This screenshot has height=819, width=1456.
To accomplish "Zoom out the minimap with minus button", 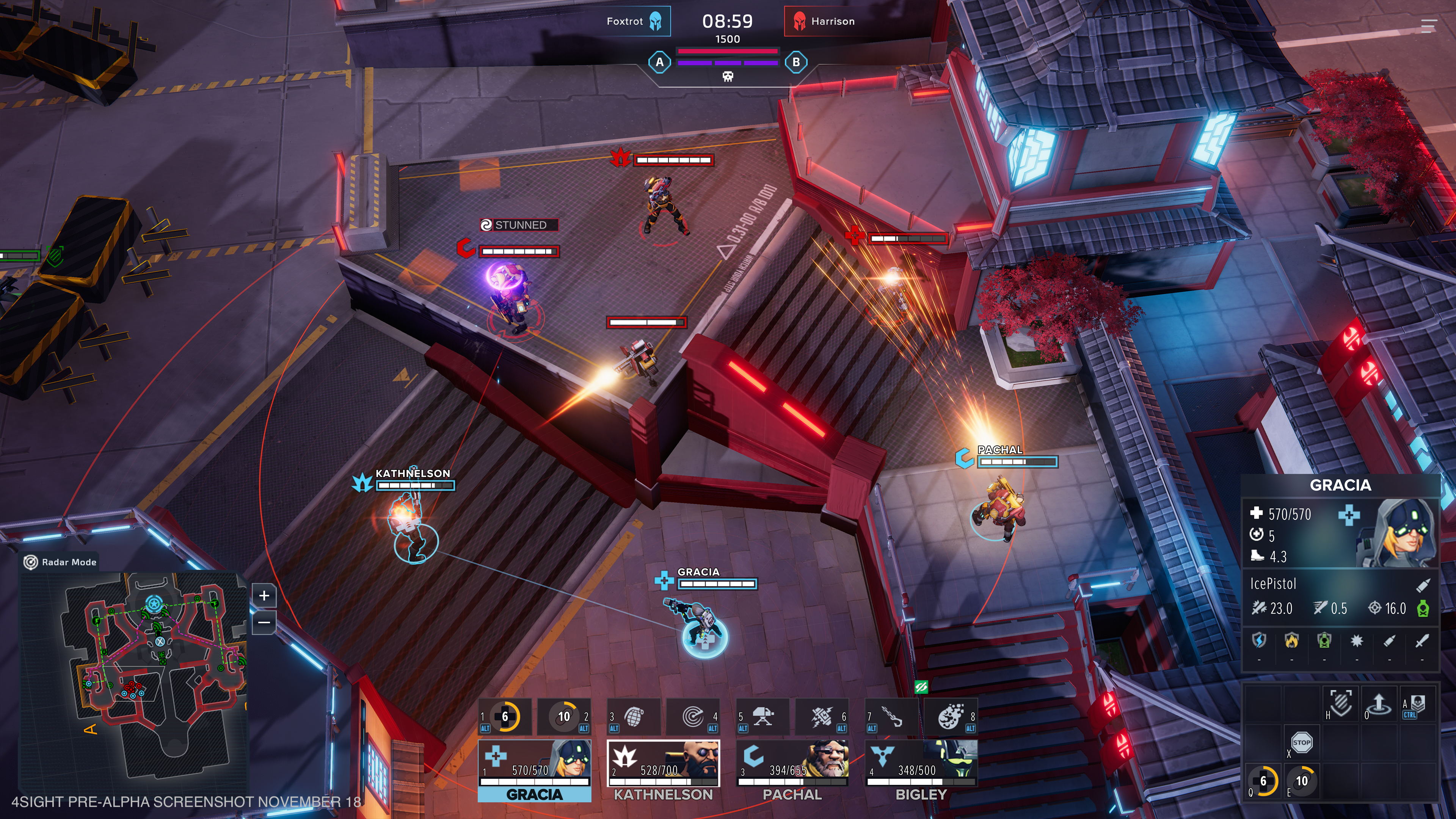I will (264, 622).
